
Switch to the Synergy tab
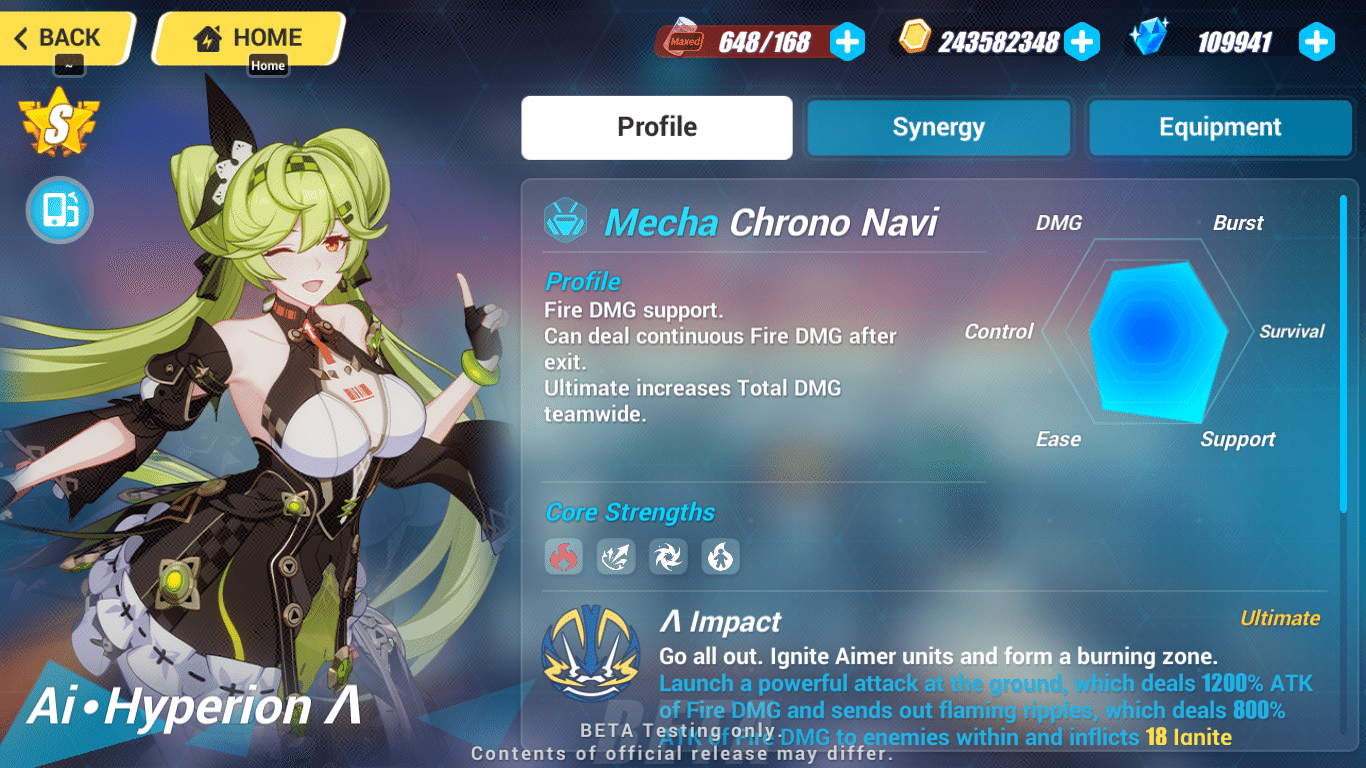coord(937,127)
